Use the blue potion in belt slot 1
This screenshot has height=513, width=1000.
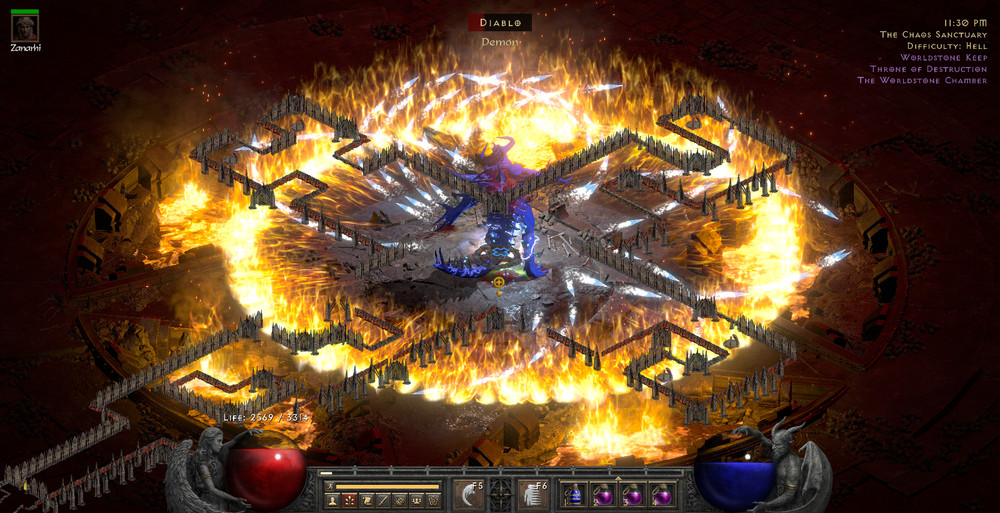point(574,494)
